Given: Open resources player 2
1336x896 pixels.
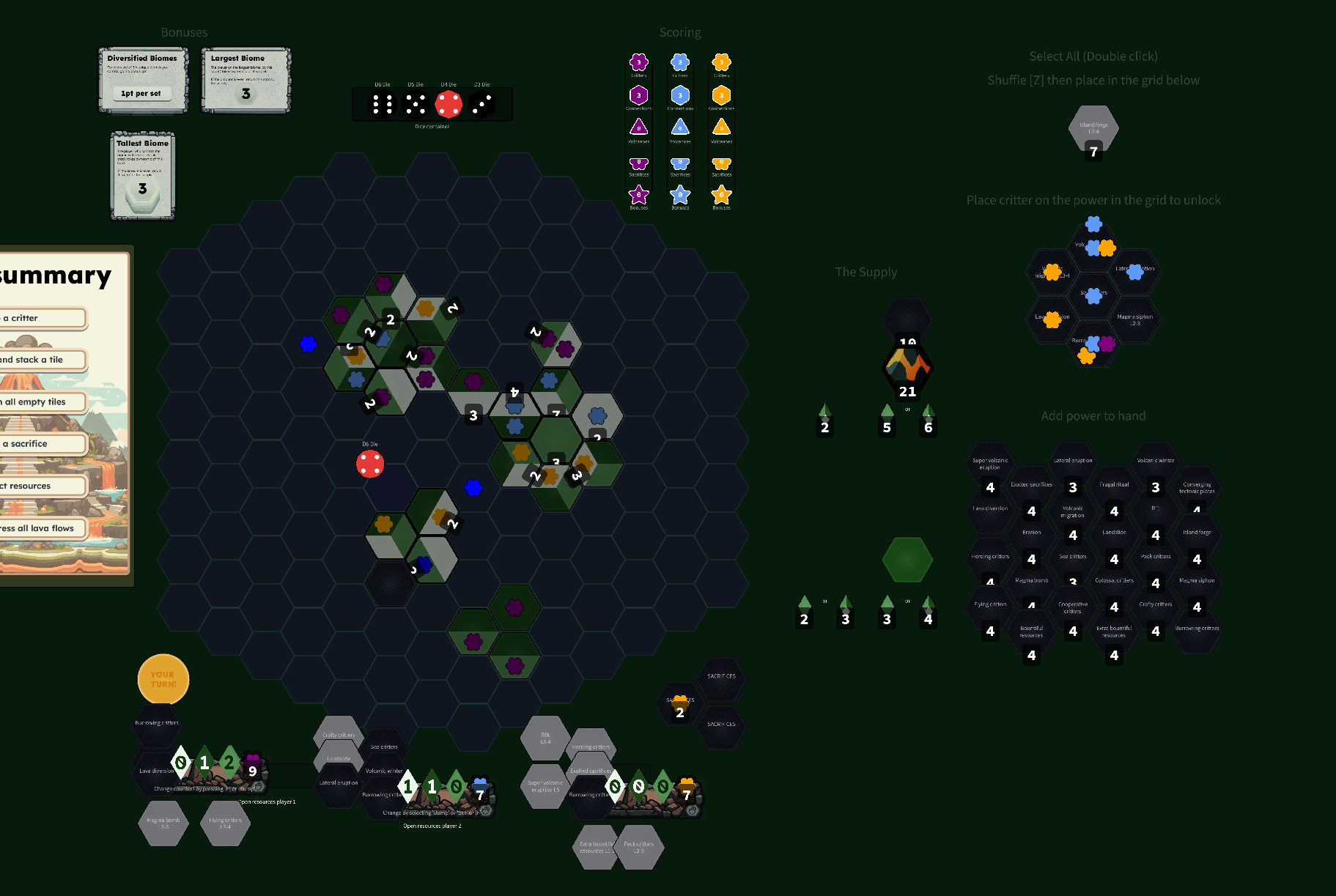Looking at the screenshot, I should [x=432, y=826].
